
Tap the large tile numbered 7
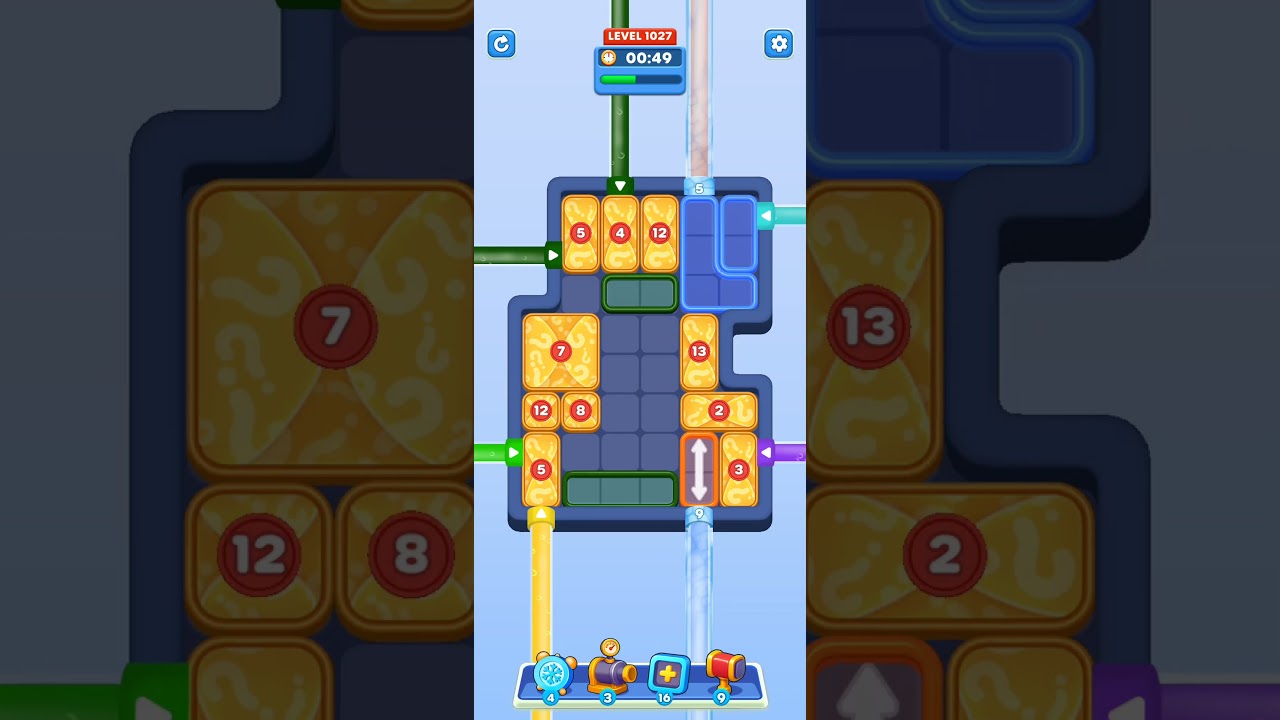point(560,351)
